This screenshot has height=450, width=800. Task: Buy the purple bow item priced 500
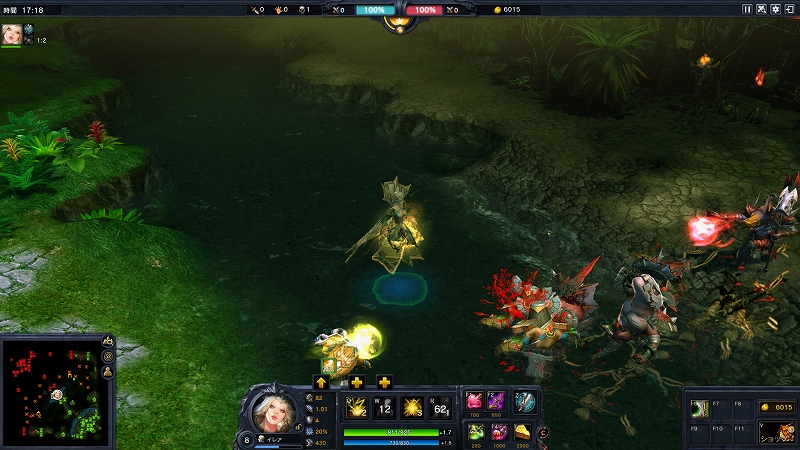tap(497, 401)
